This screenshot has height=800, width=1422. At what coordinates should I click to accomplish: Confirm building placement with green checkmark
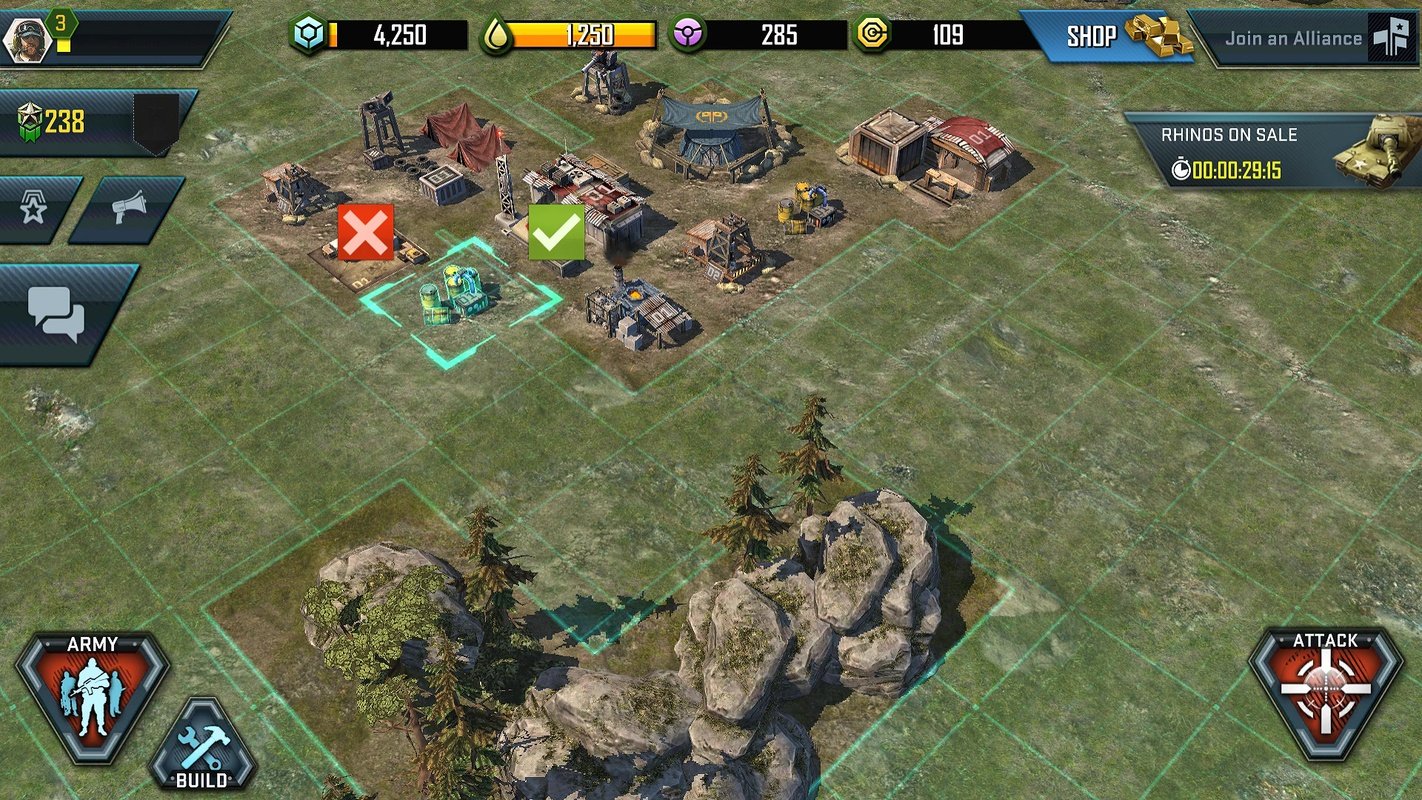coord(556,232)
